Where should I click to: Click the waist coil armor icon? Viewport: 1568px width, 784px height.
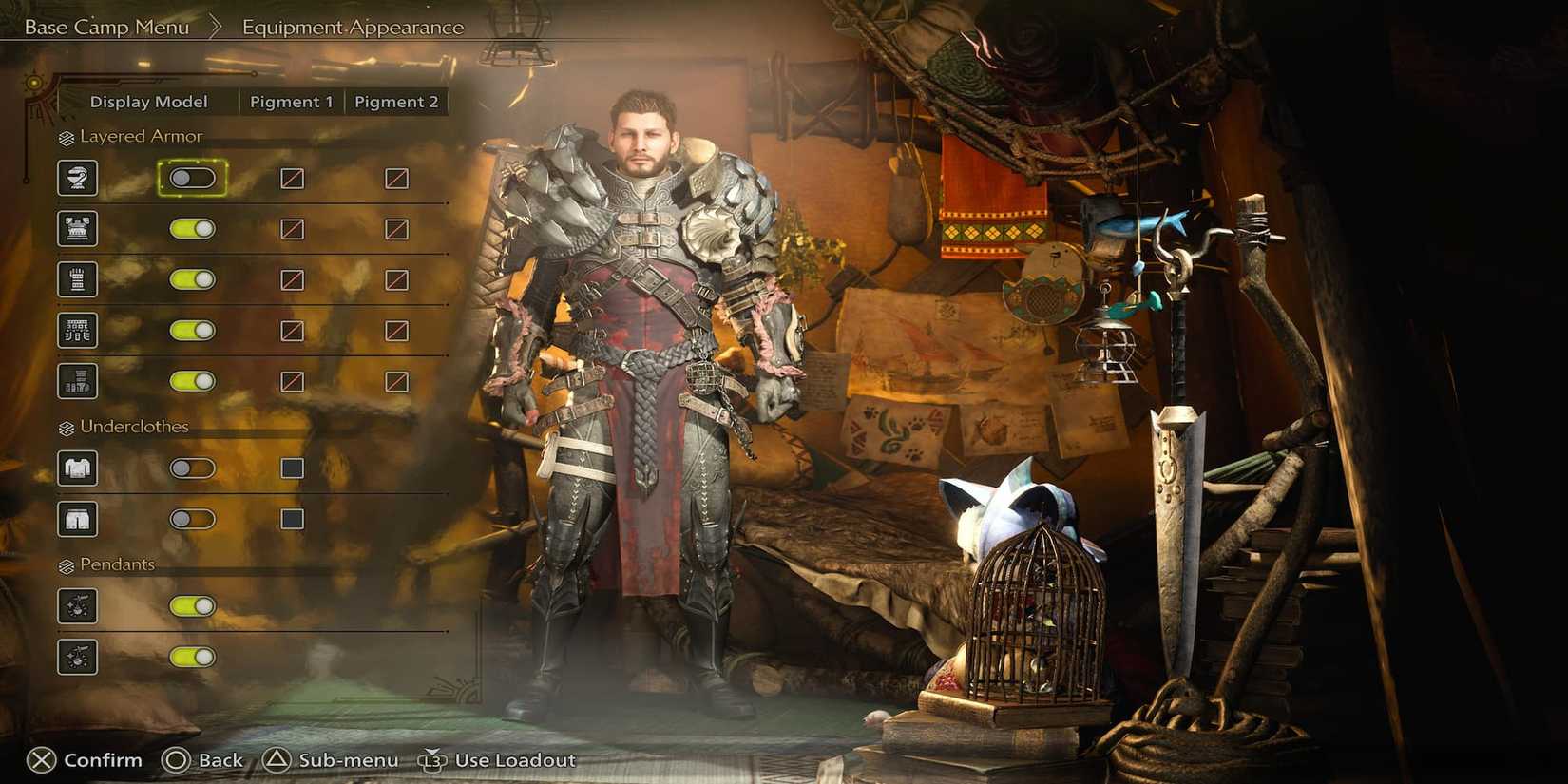click(78, 330)
